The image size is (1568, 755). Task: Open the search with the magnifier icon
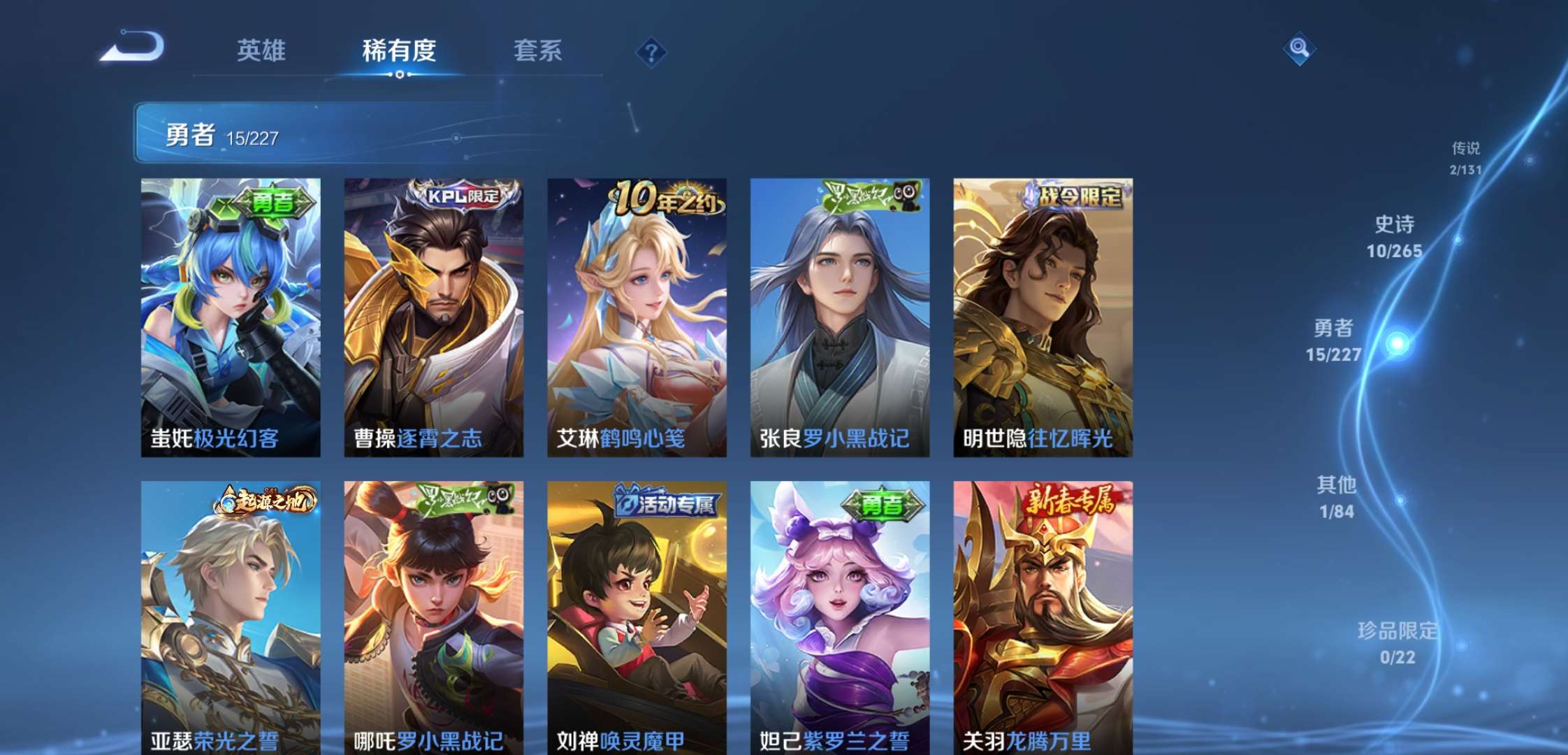[x=1298, y=50]
